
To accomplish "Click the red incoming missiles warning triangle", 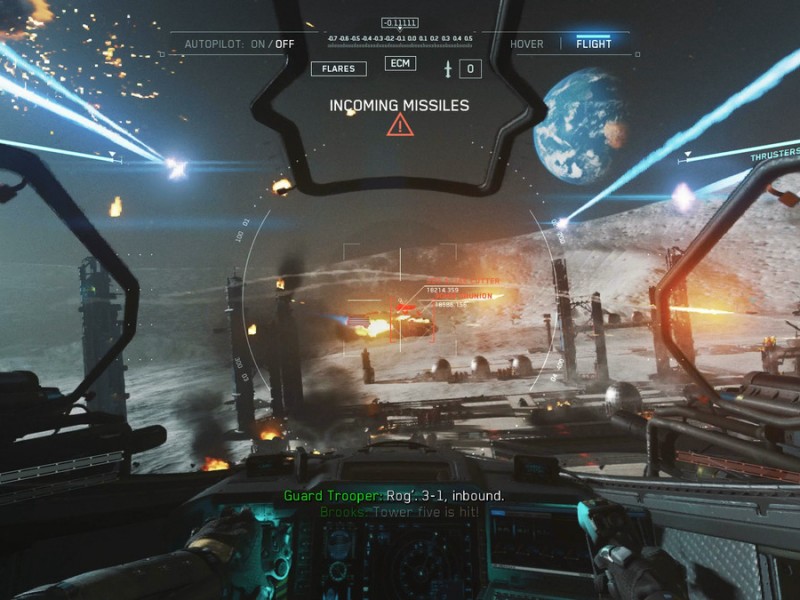I will pyautogui.click(x=400, y=125).
